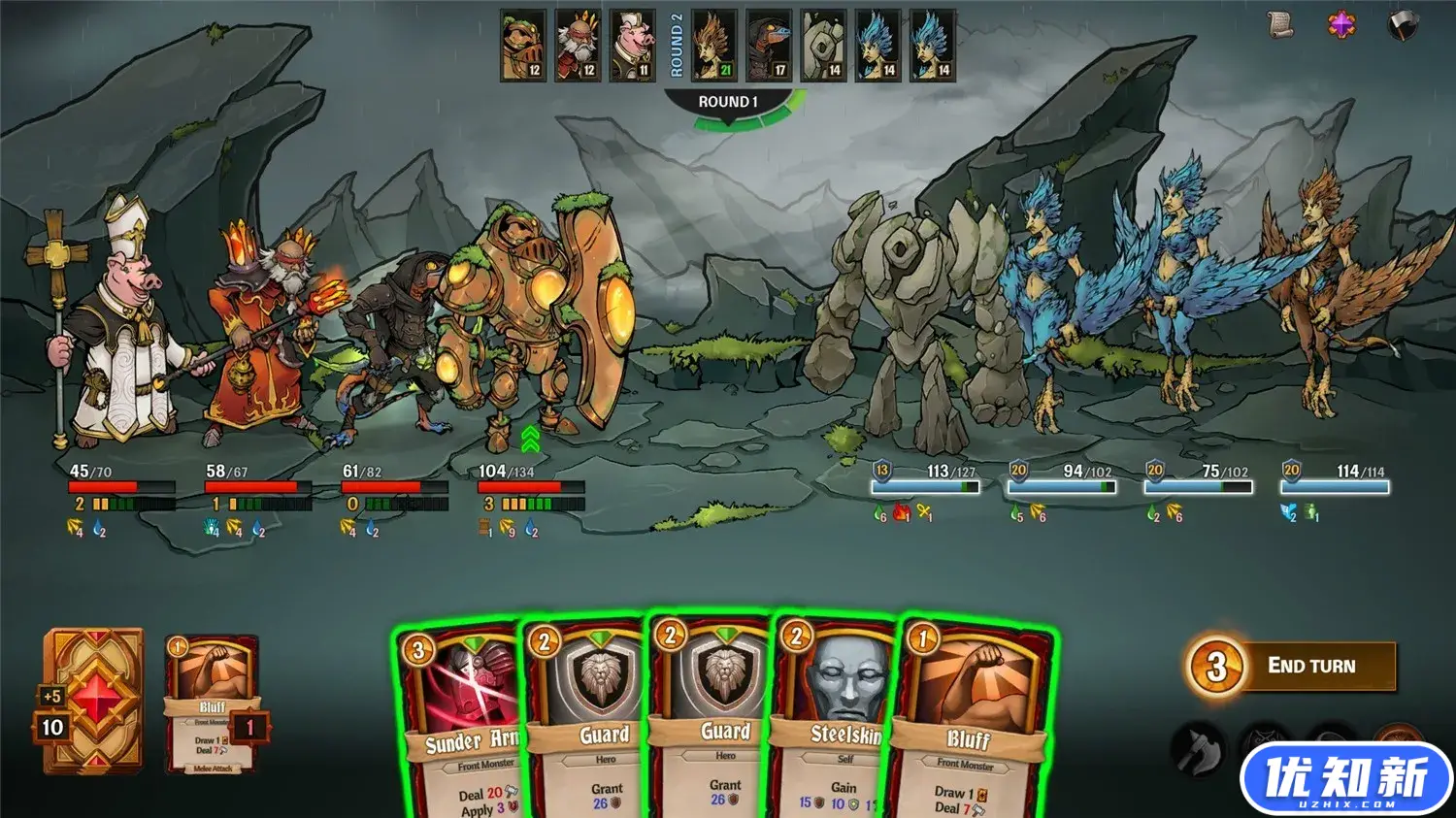Open the draw deck pile
Image resolution: width=1456 pixels, height=818 pixels.
[x=92, y=699]
